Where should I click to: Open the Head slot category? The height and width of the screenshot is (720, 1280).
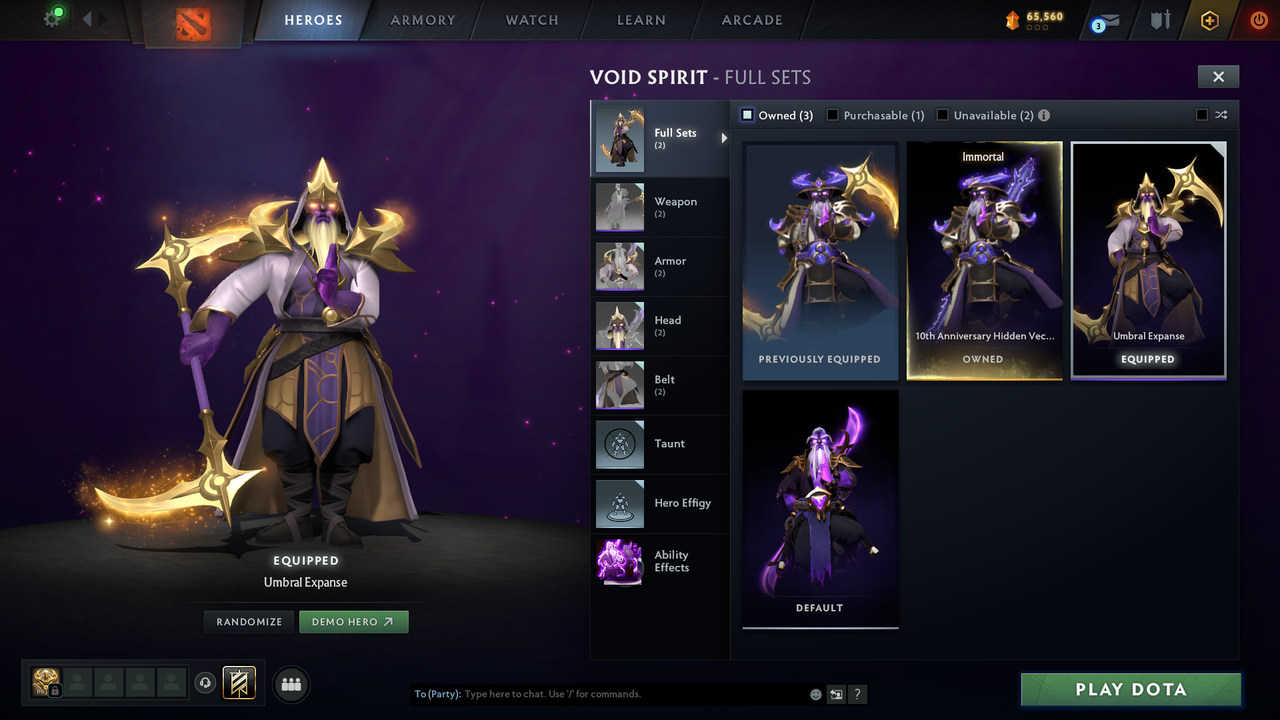coord(660,326)
